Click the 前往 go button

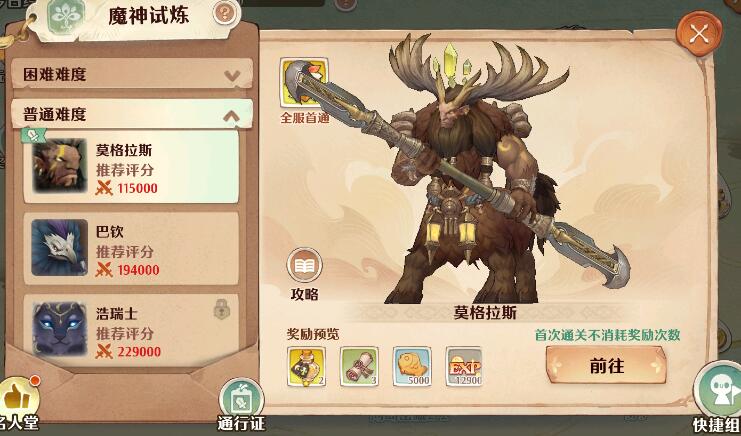click(x=607, y=366)
